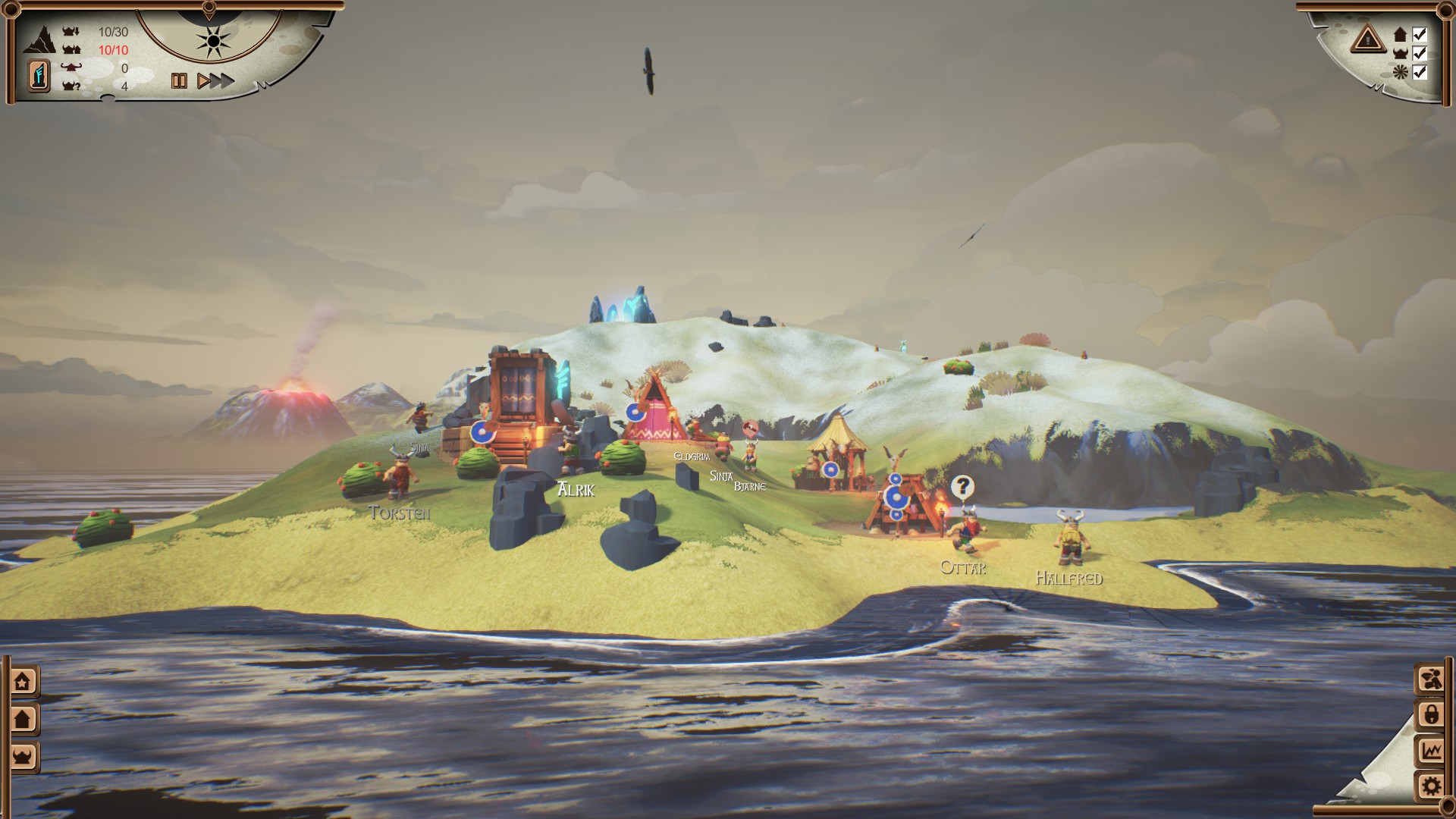Toggle the viking helmet notification checkbox
The width and height of the screenshot is (1456, 819).
pos(1420,53)
